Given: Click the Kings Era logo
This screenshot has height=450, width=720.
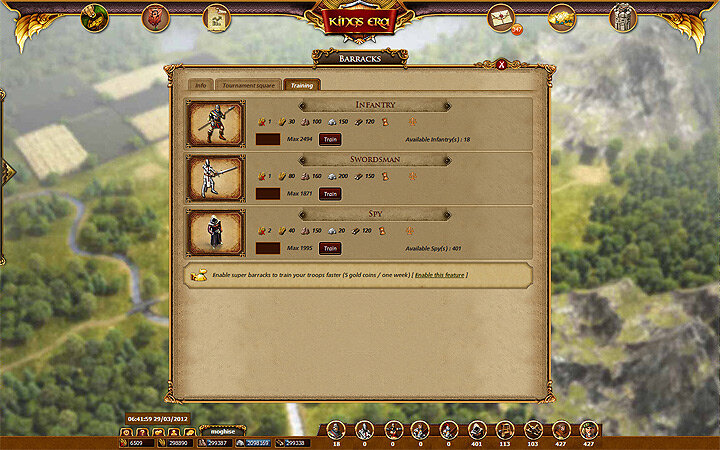Looking at the screenshot, I should 360,20.
